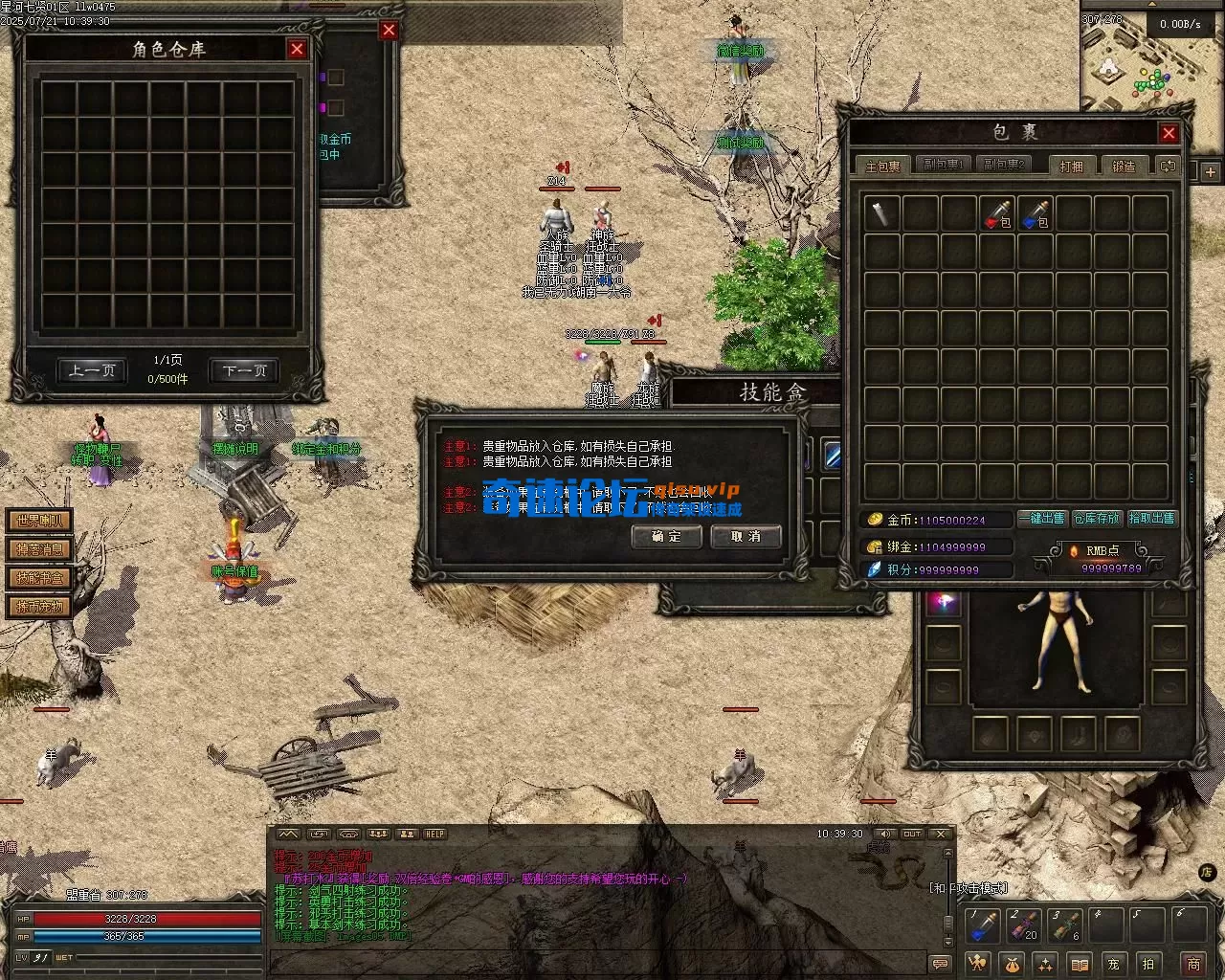Use the blue potion in hotbar slot 1
This screenshot has width=1225, height=980.
click(984, 925)
